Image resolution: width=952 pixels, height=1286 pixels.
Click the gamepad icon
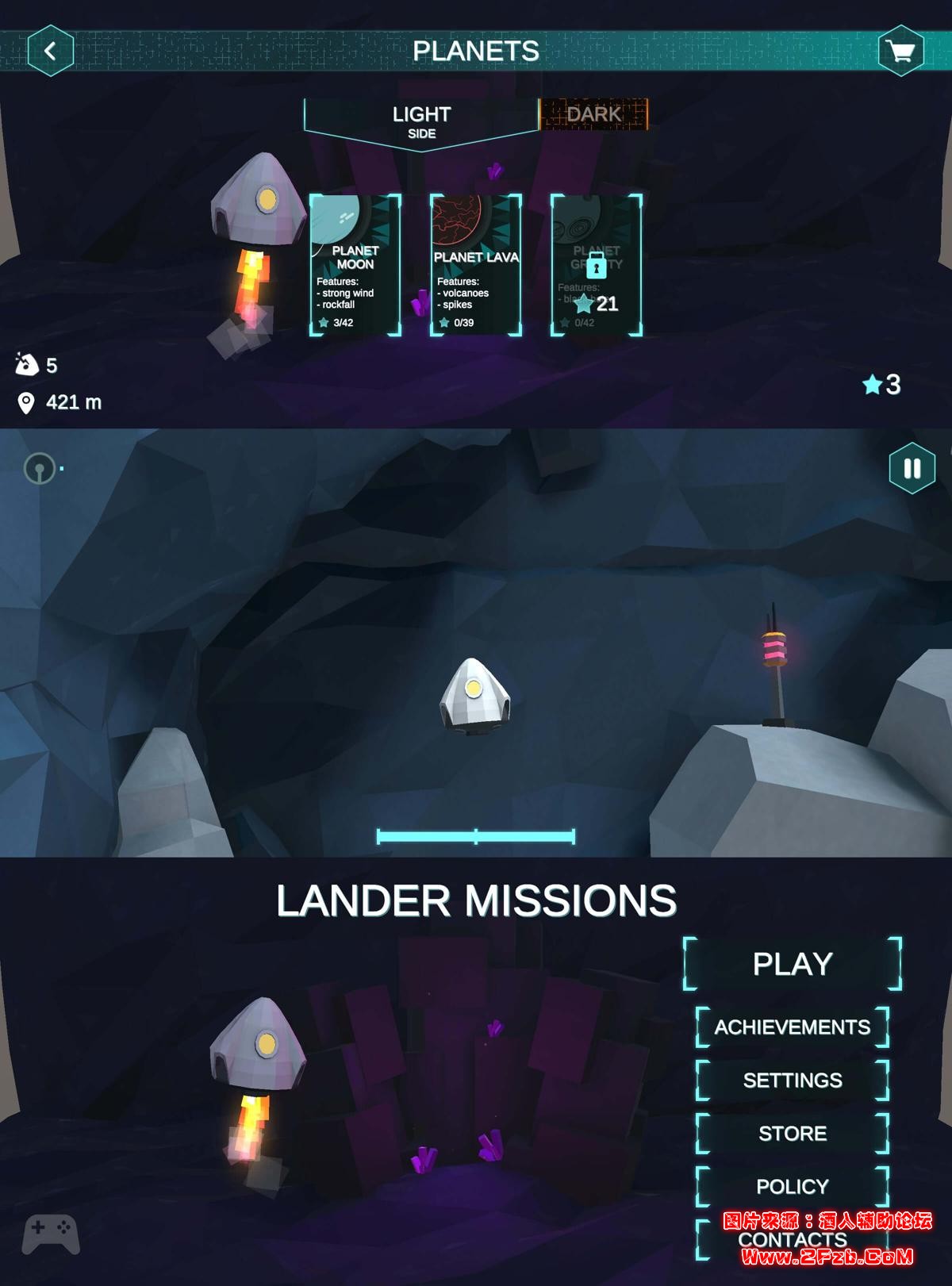pos(51,1234)
